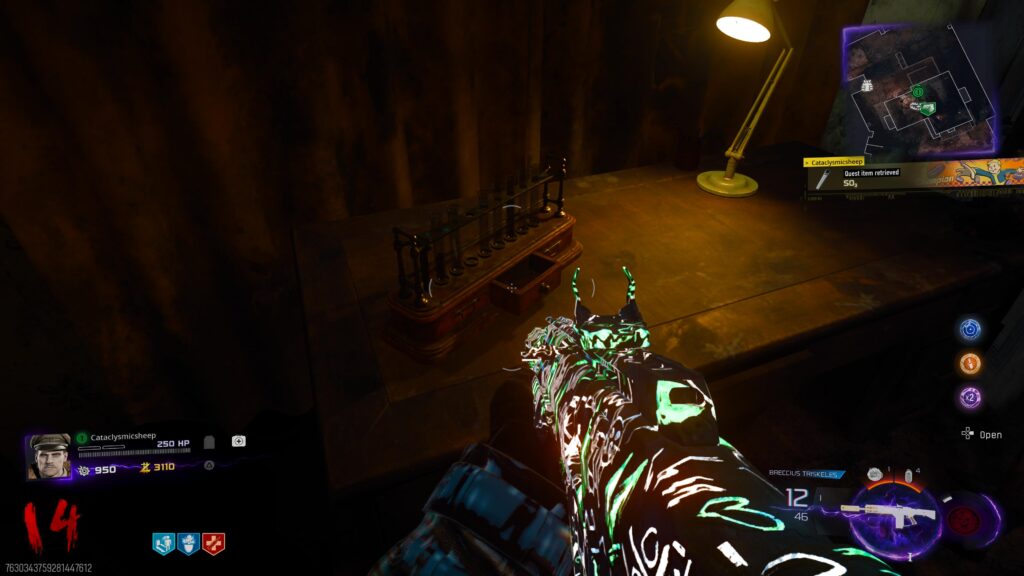The image size is (1024, 576).
Task: Select the self-revive medkit icon
Action: pos(239,441)
